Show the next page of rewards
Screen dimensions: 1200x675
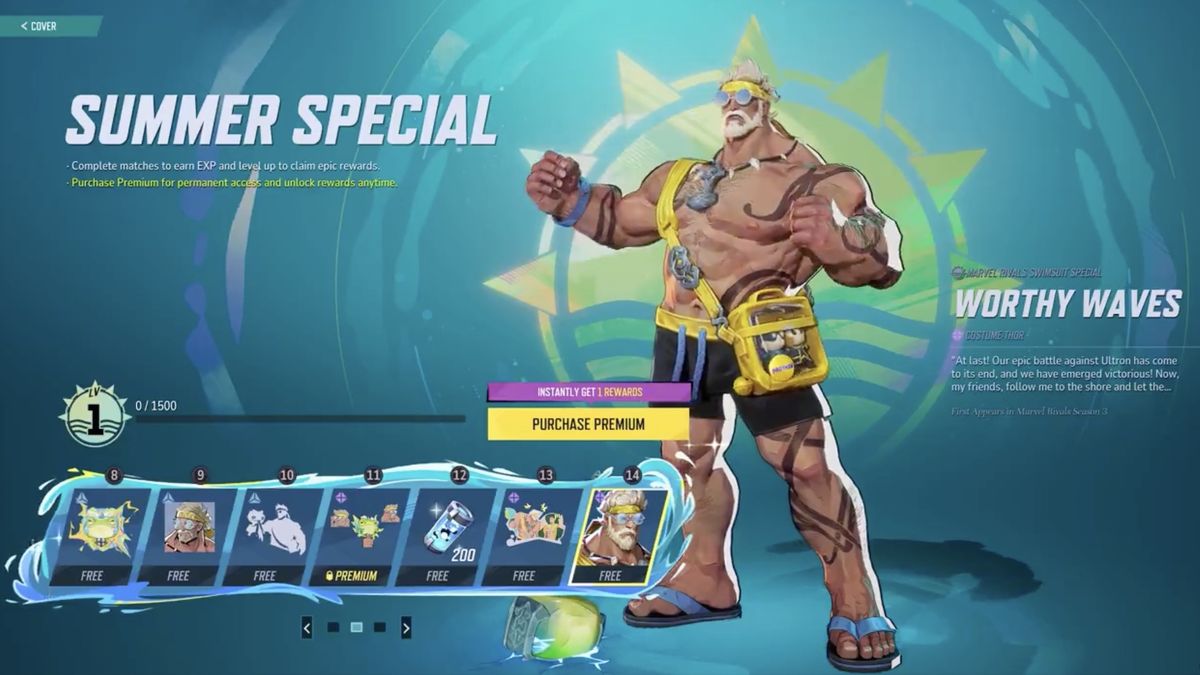(406, 628)
